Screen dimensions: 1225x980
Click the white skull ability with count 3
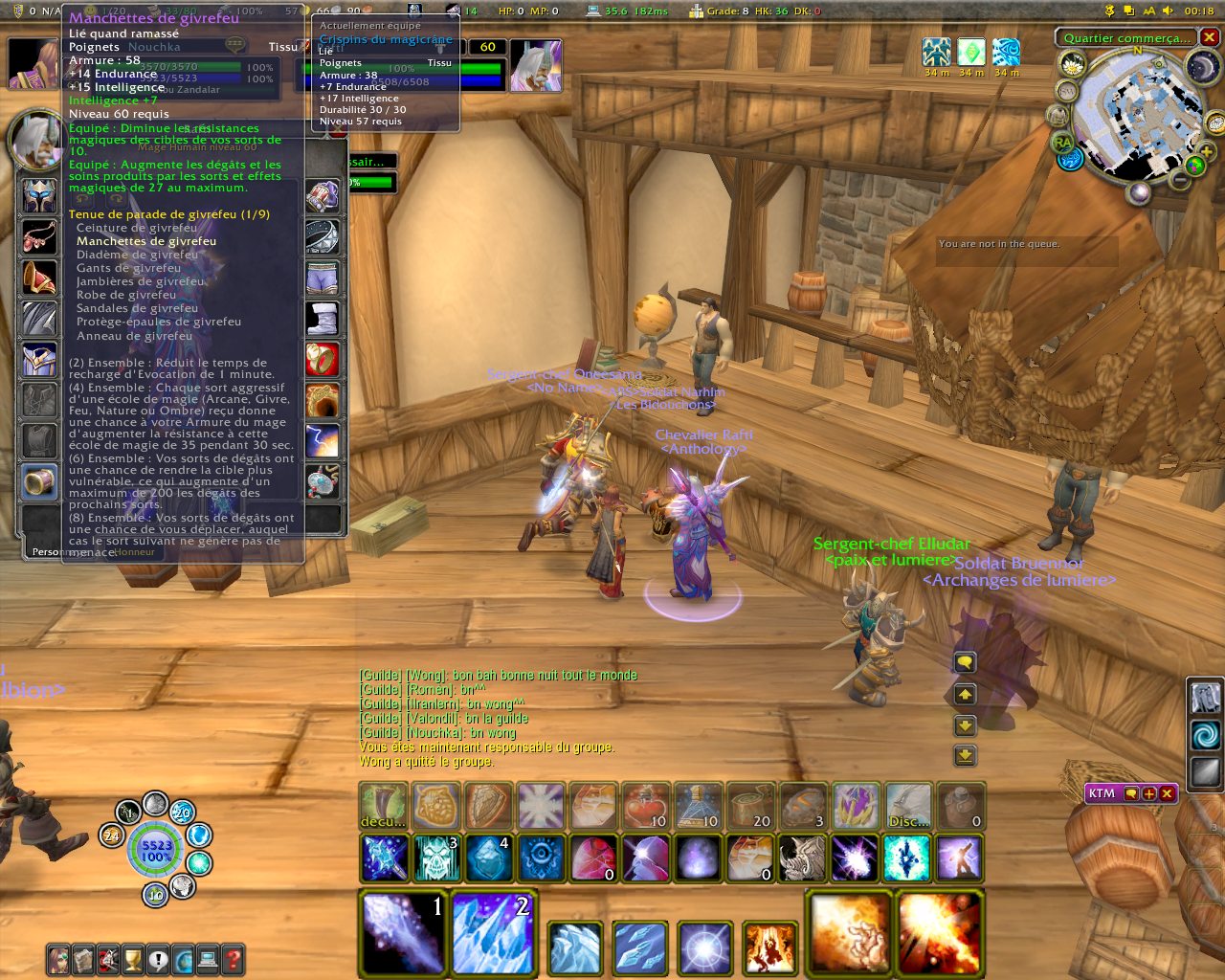pyautogui.click(x=436, y=857)
